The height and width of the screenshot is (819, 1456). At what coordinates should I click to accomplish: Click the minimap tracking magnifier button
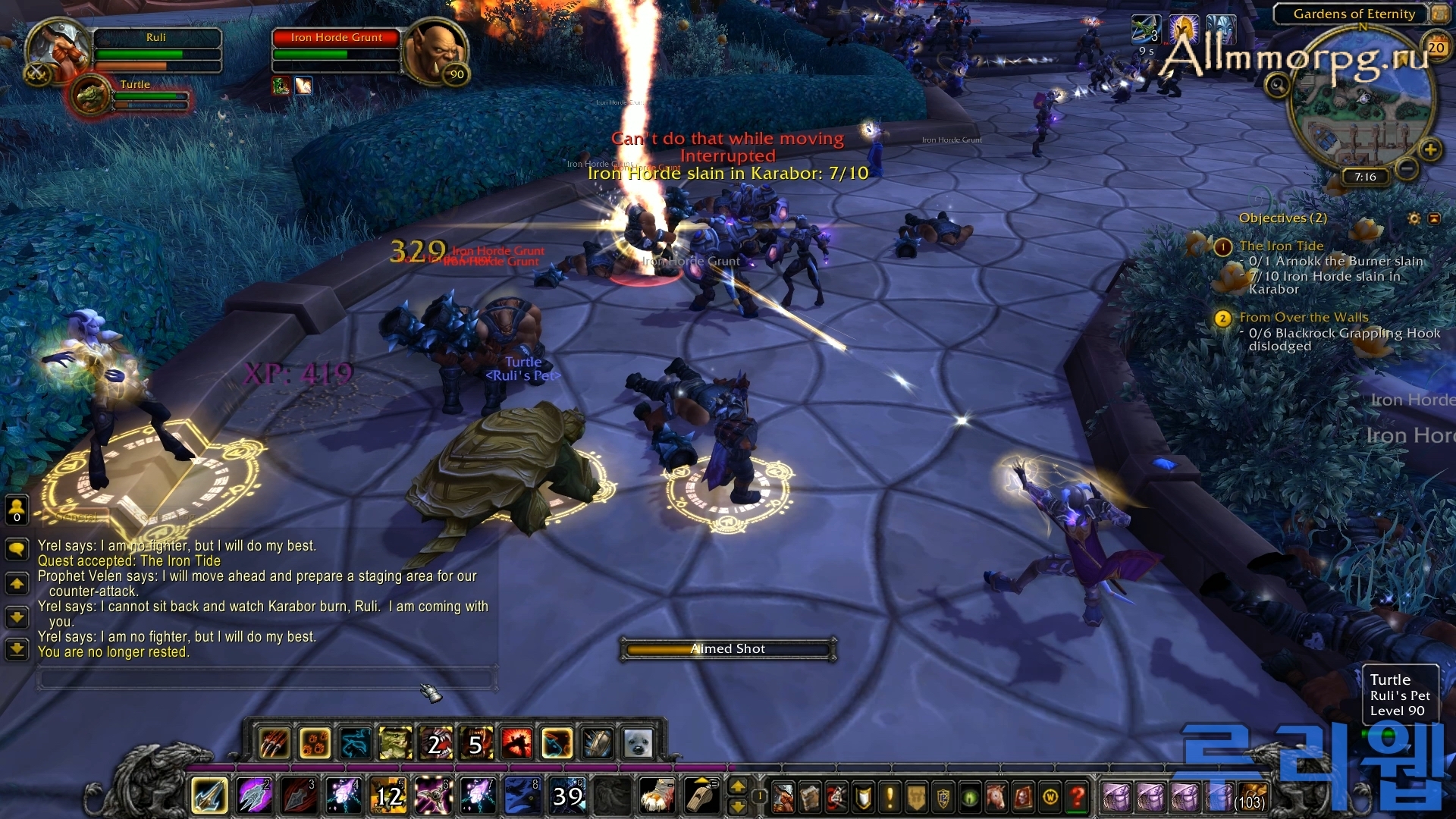(x=1278, y=85)
